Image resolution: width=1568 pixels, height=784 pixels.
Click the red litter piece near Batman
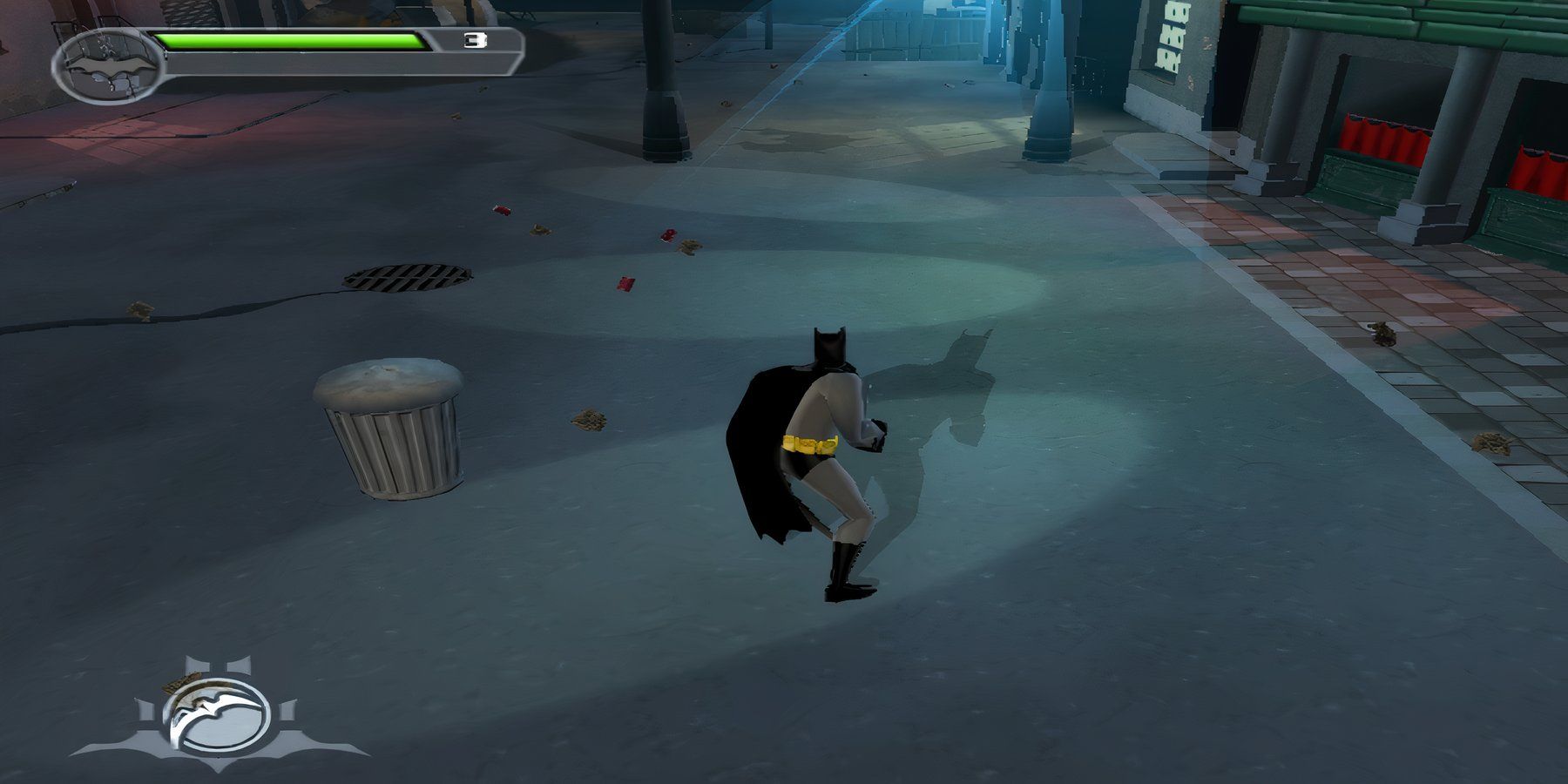pyautogui.click(x=623, y=283)
